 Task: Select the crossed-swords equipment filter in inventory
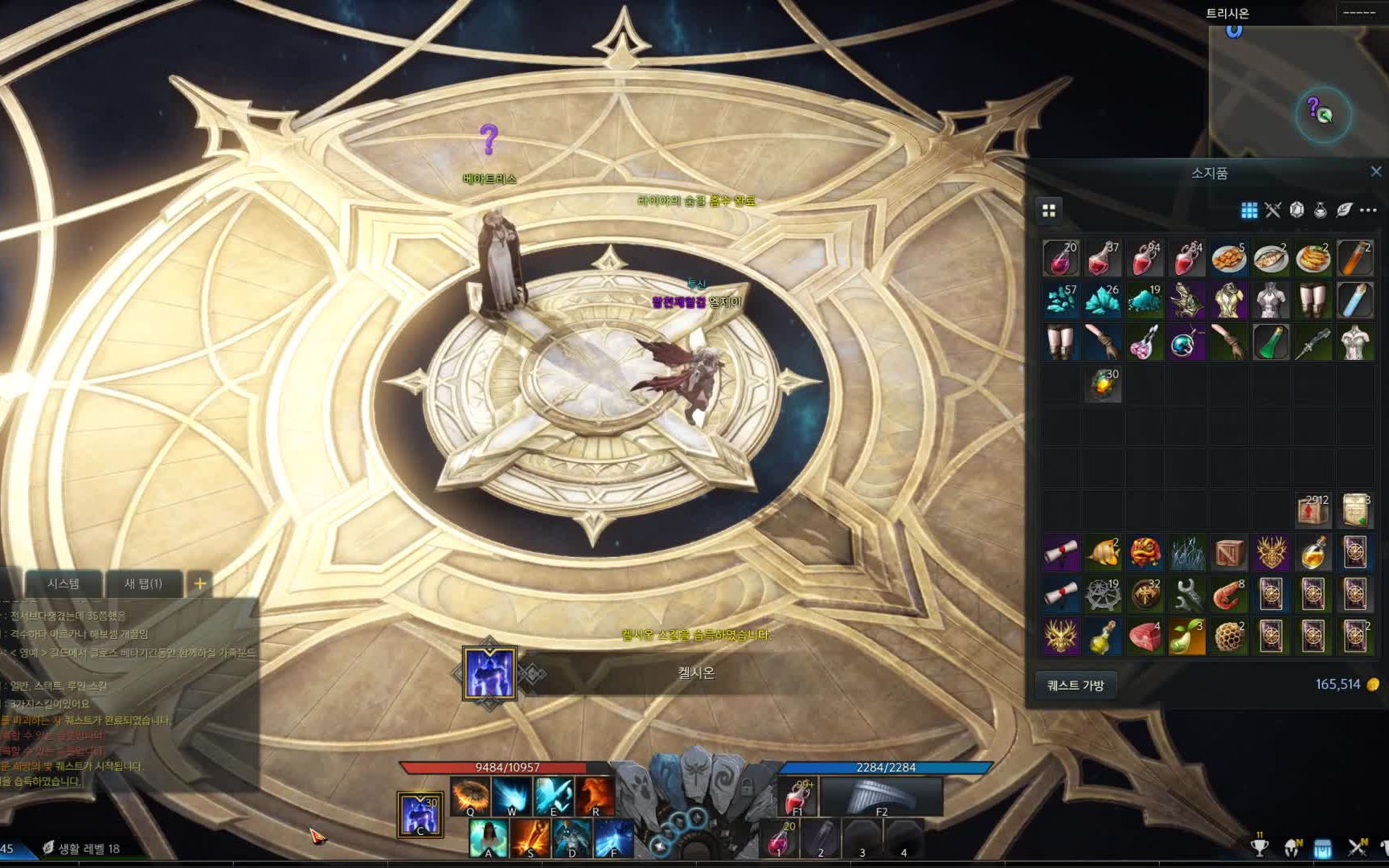(x=1272, y=210)
